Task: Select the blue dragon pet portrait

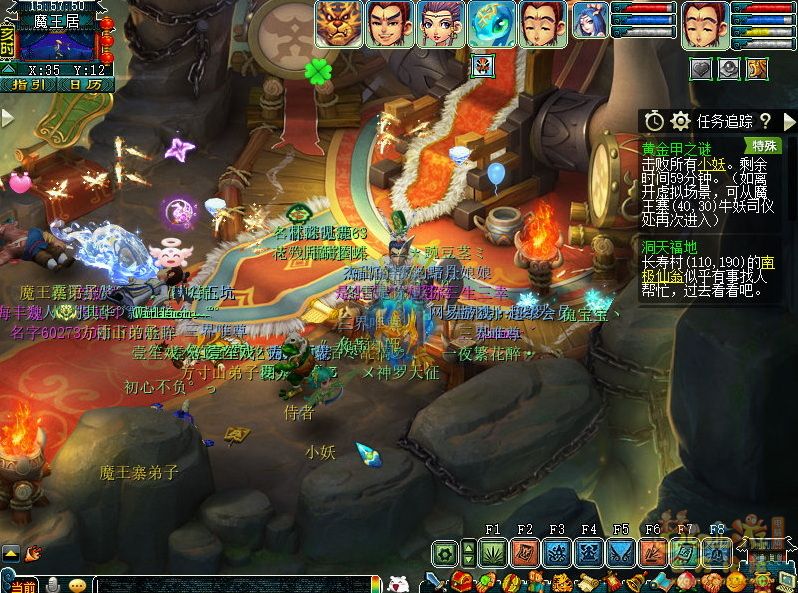Action: point(492,24)
